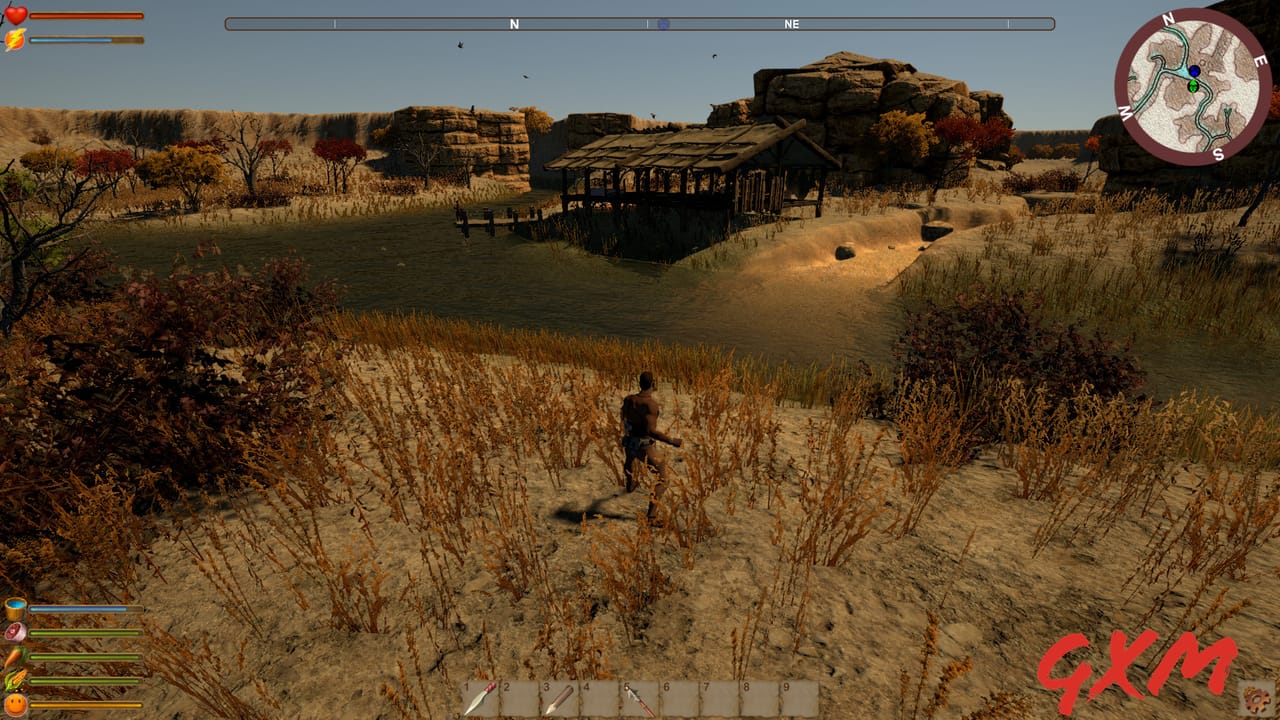The image size is (1280, 720).
Task: Click the water bucket thirst icon
Action: click(x=14, y=607)
